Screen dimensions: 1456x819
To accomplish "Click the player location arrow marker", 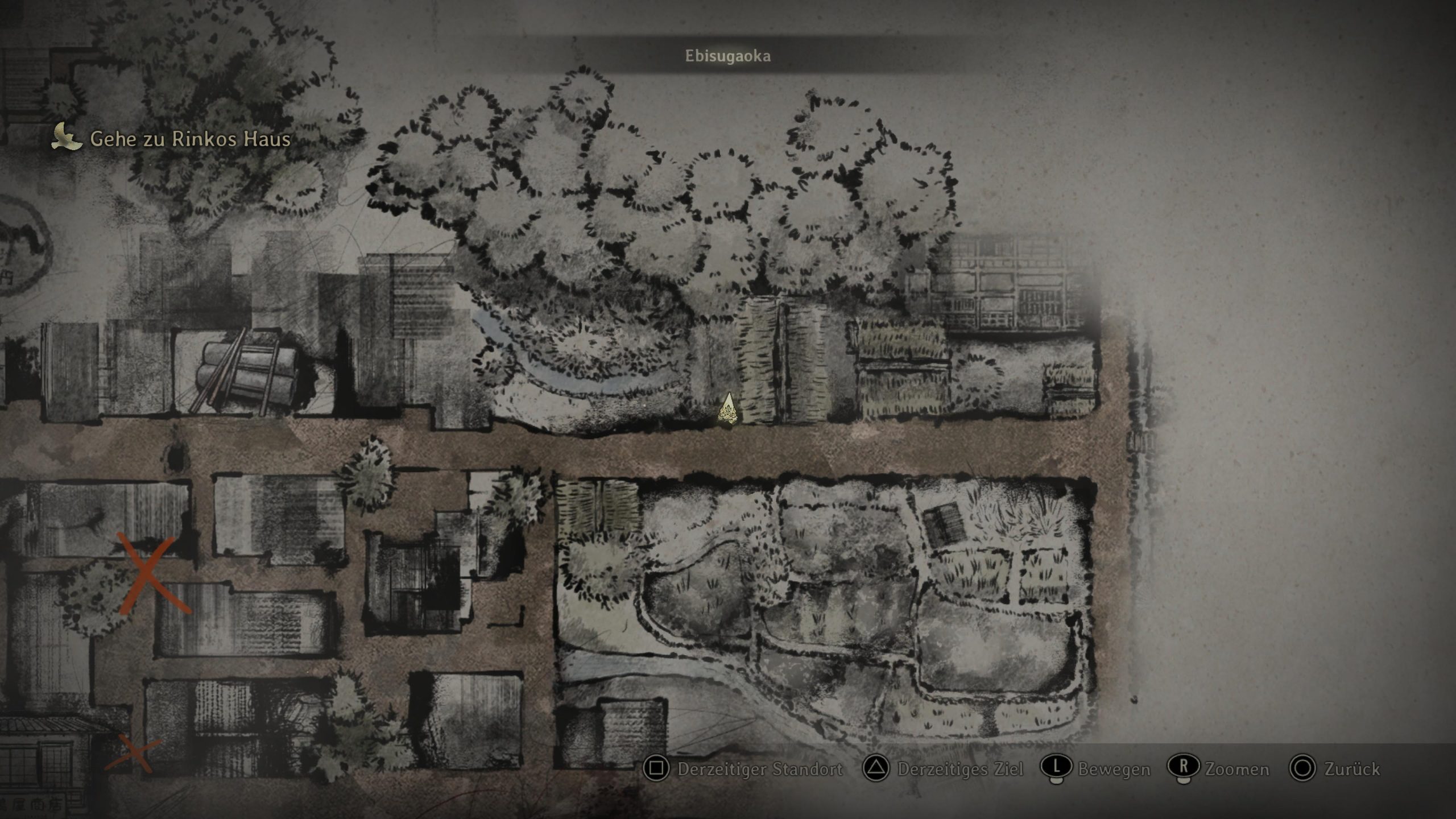I will click(x=728, y=409).
